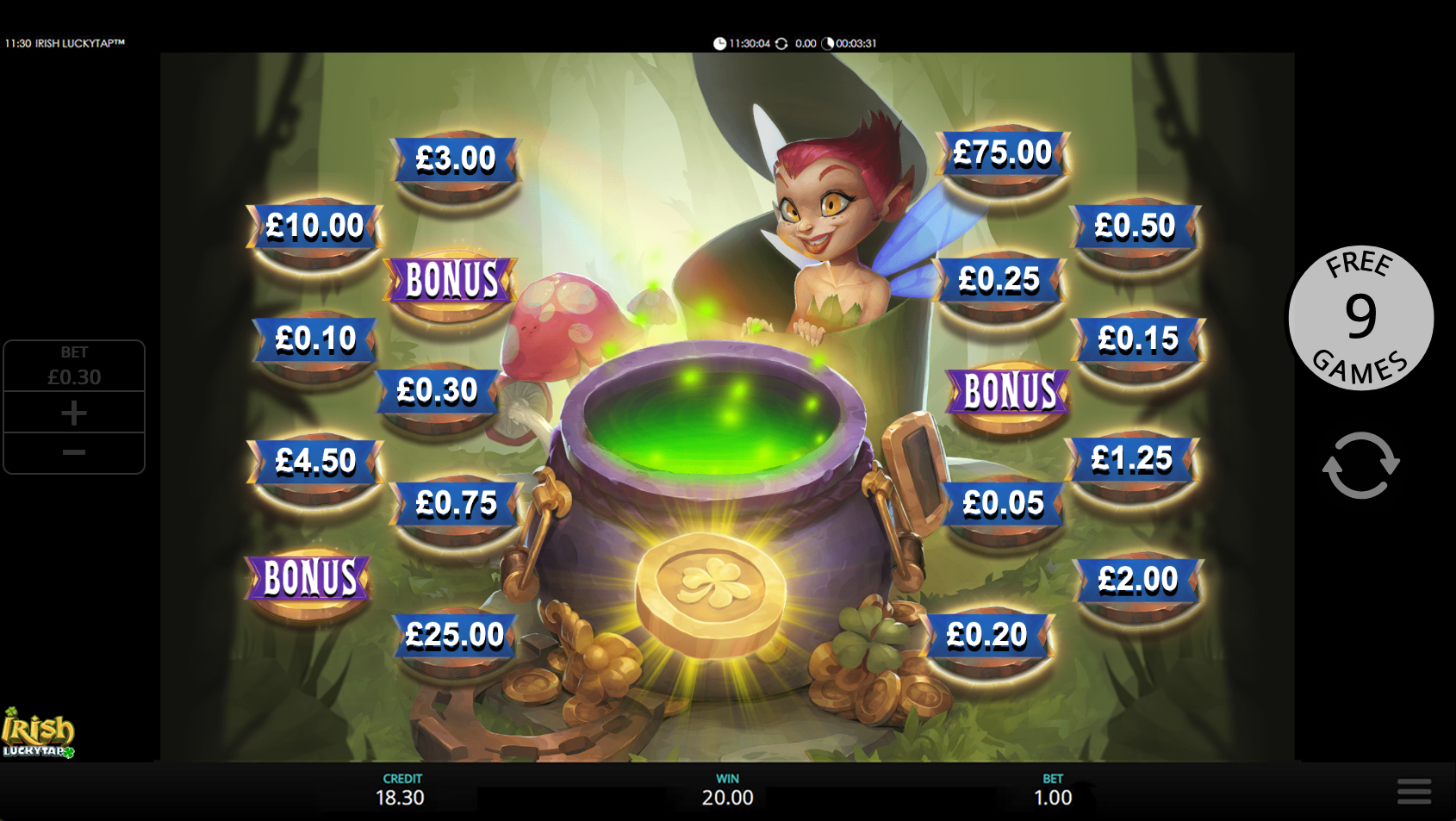Select the £0.25 prize plaque
Image resolution: width=1456 pixels, height=821 pixels.
[999, 280]
